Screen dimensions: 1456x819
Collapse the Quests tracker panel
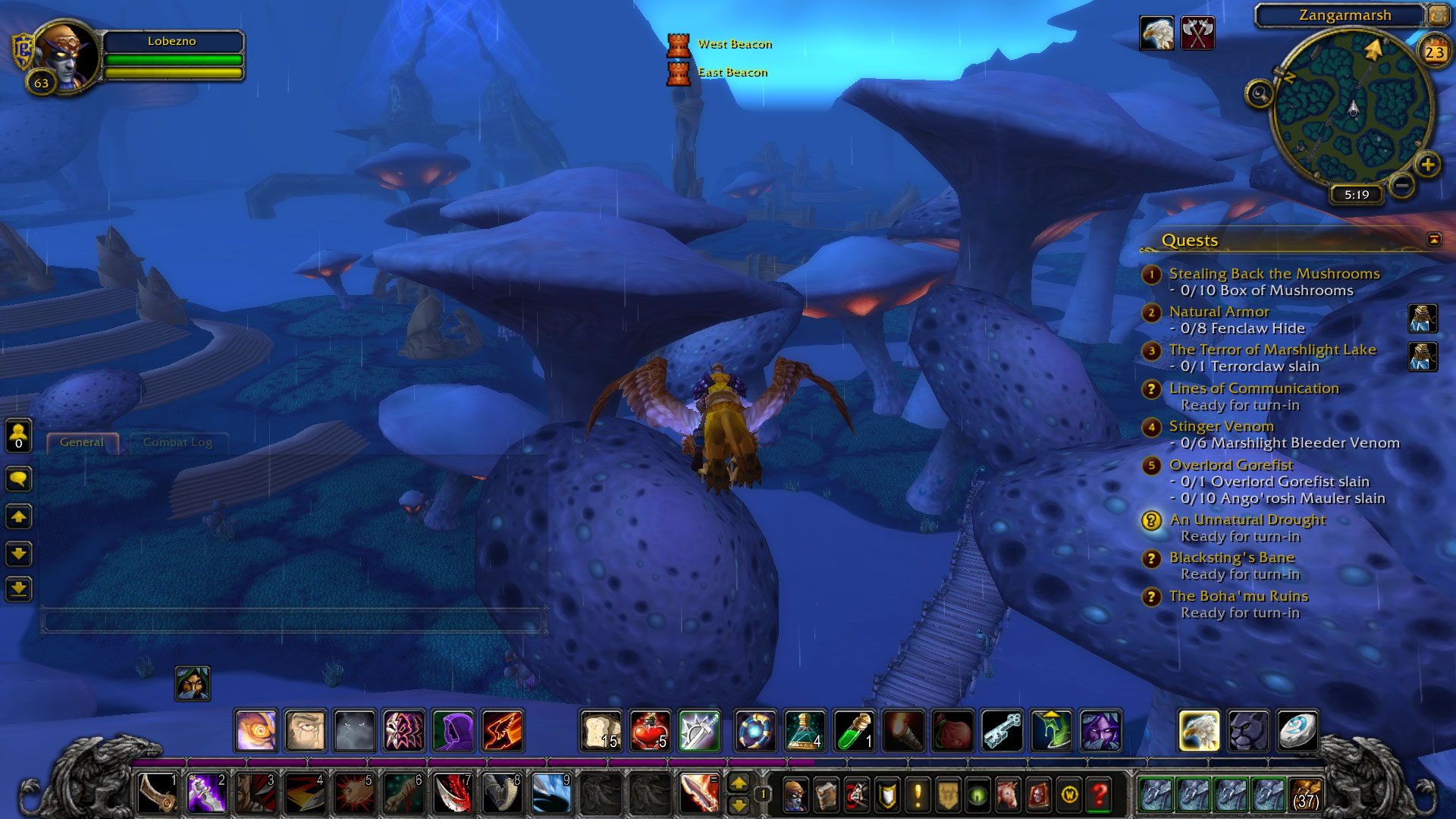tap(1433, 240)
